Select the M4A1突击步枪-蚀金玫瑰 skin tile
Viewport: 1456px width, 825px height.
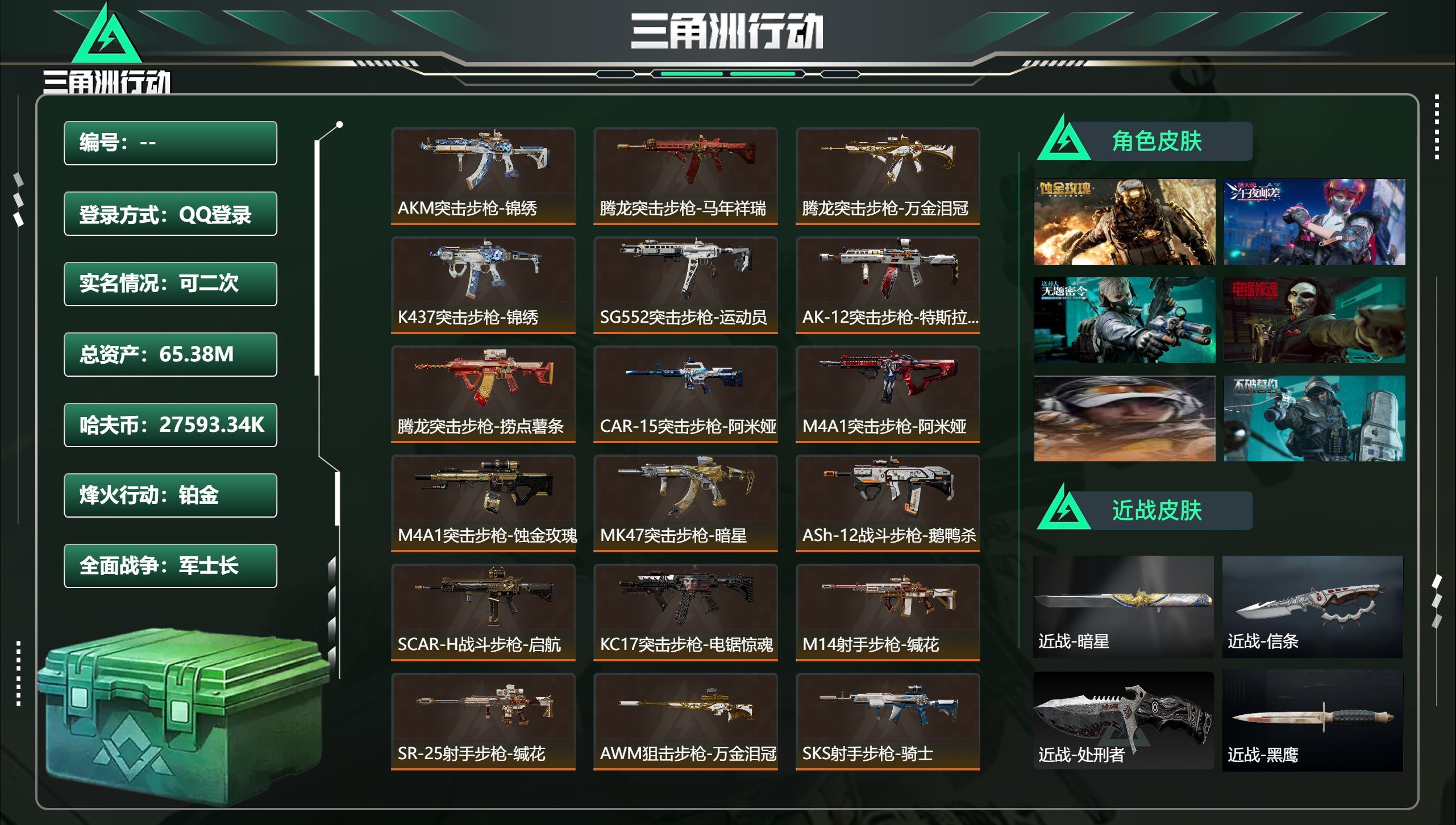(483, 503)
